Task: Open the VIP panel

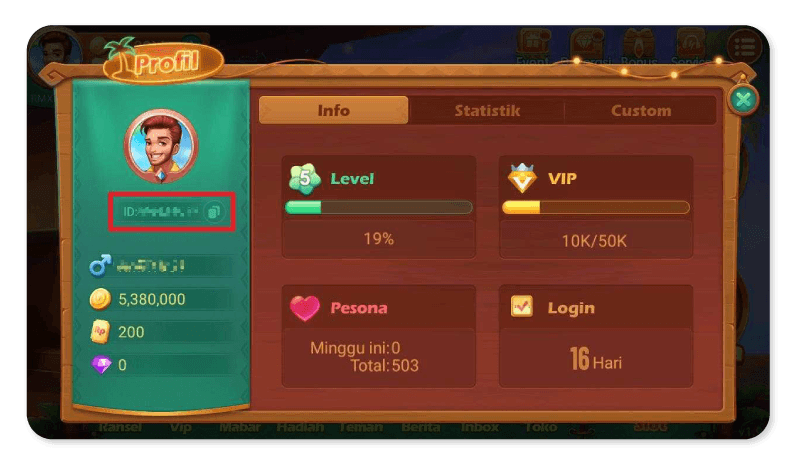Action: point(595,207)
